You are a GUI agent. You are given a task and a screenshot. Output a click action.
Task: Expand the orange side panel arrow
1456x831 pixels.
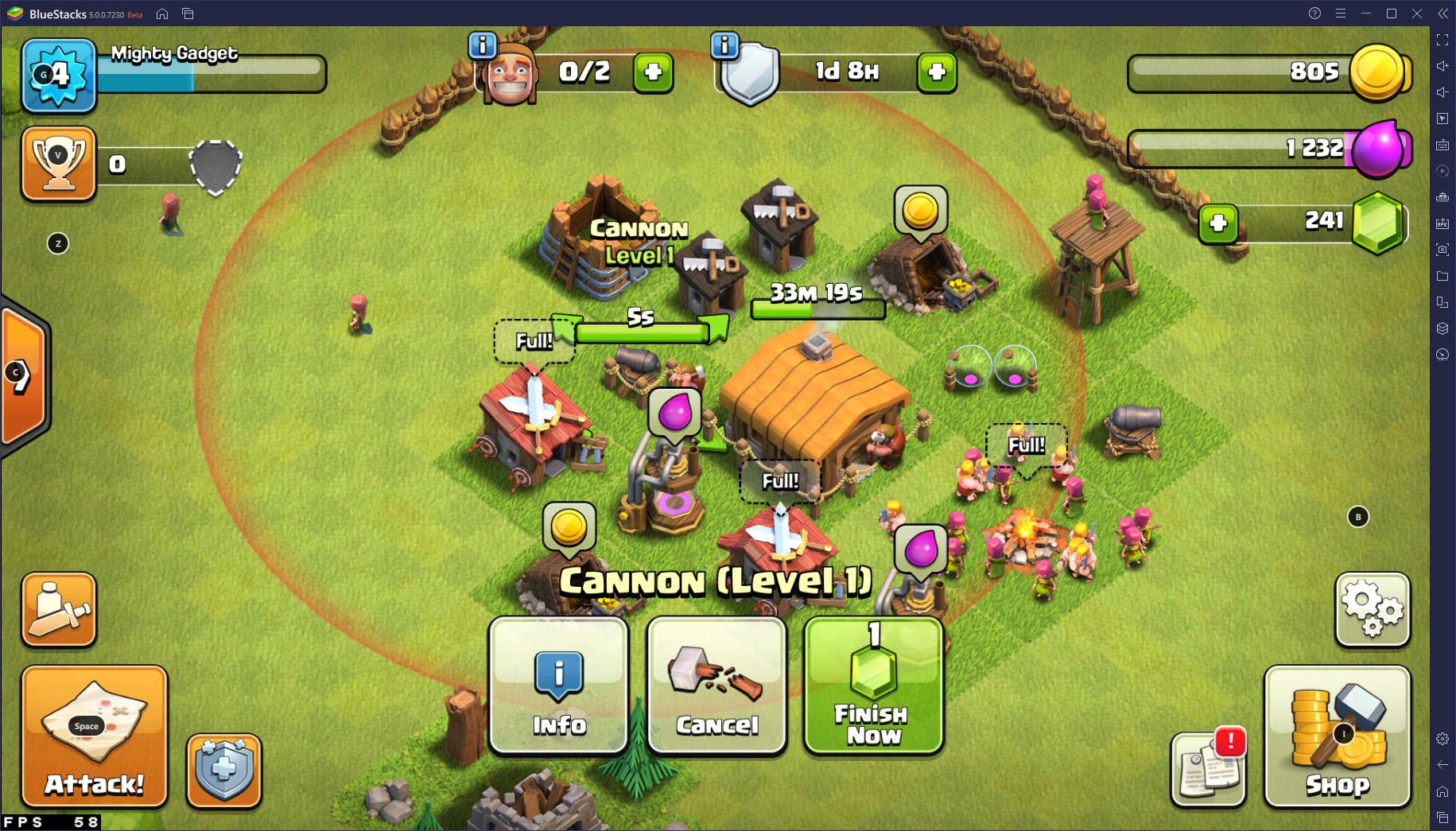(22, 376)
